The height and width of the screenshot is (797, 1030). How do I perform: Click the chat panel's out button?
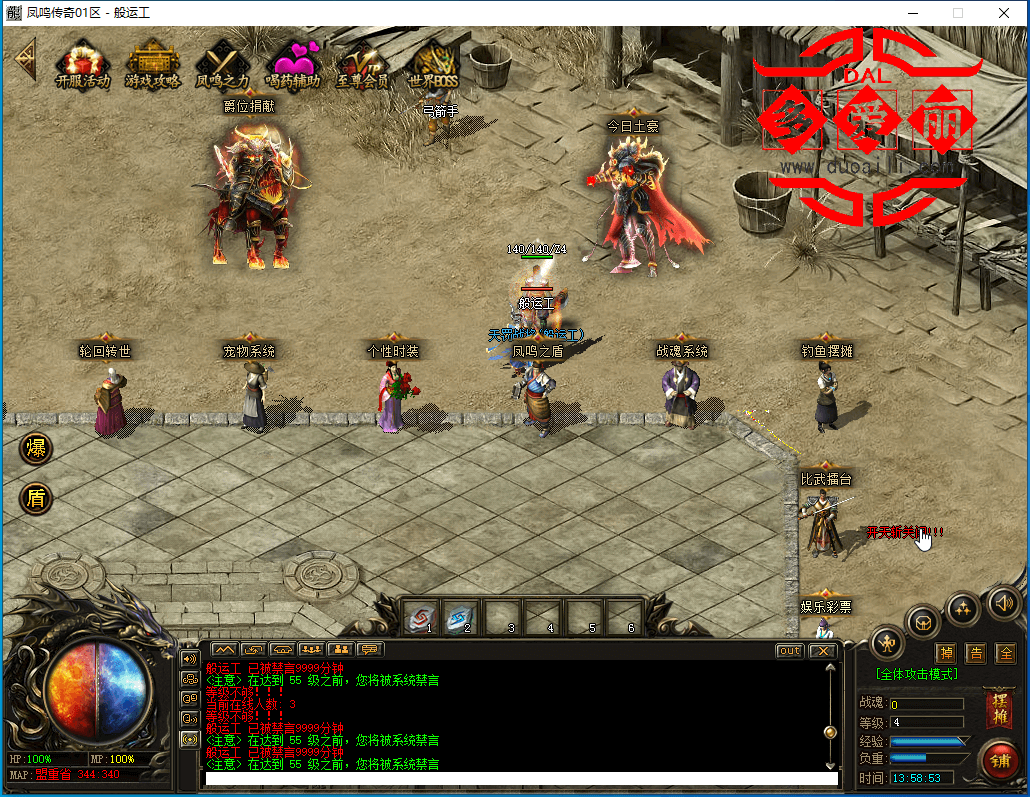[790, 651]
